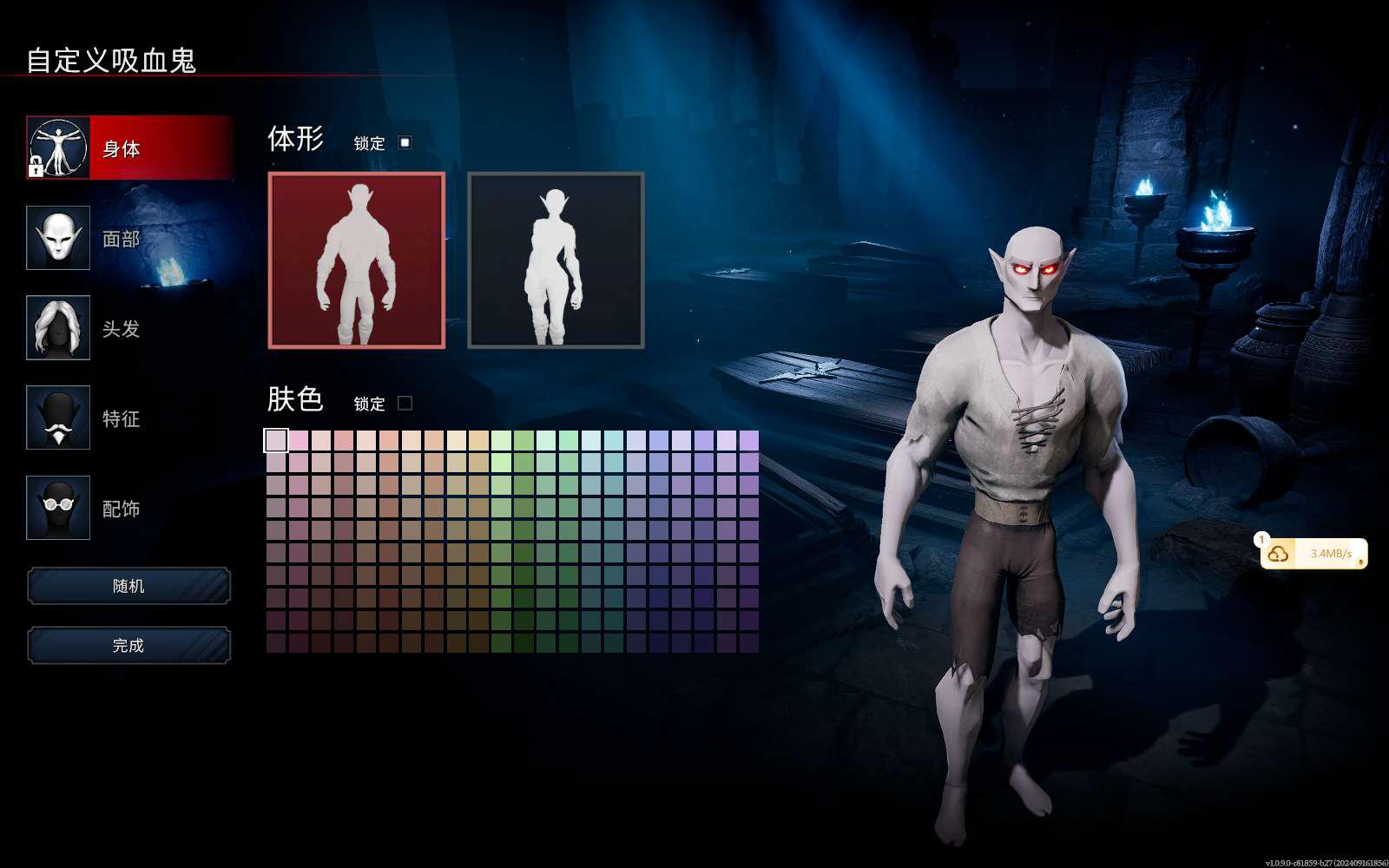Choose the male body type silhouette

click(x=357, y=260)
